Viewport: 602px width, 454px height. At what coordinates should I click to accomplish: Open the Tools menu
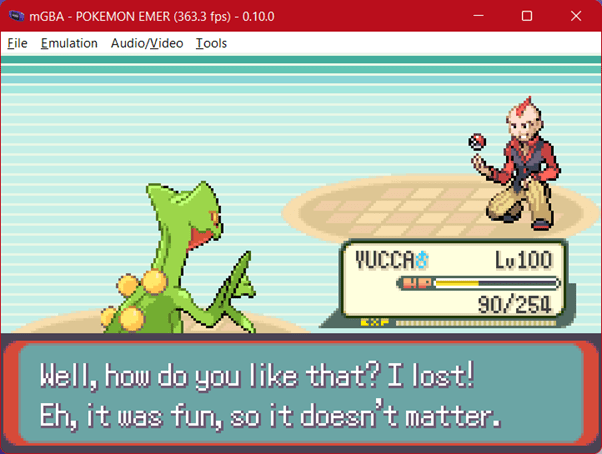coord(211,43)
